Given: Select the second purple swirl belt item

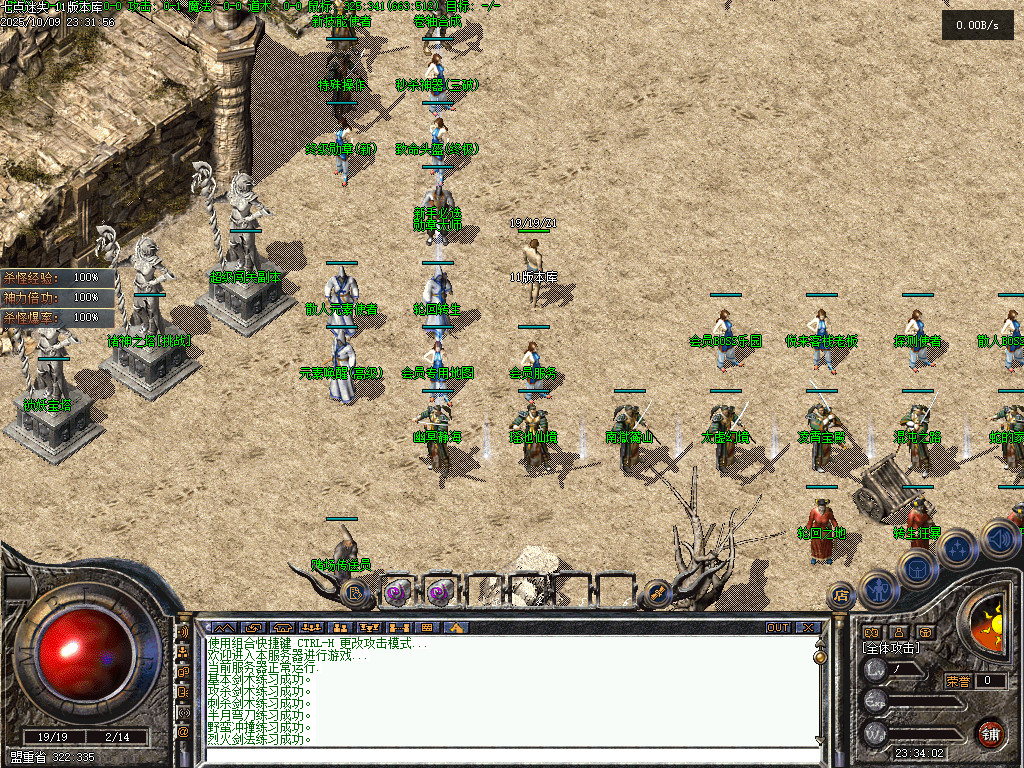Looking at the screenshot, I should click(438, 592).
